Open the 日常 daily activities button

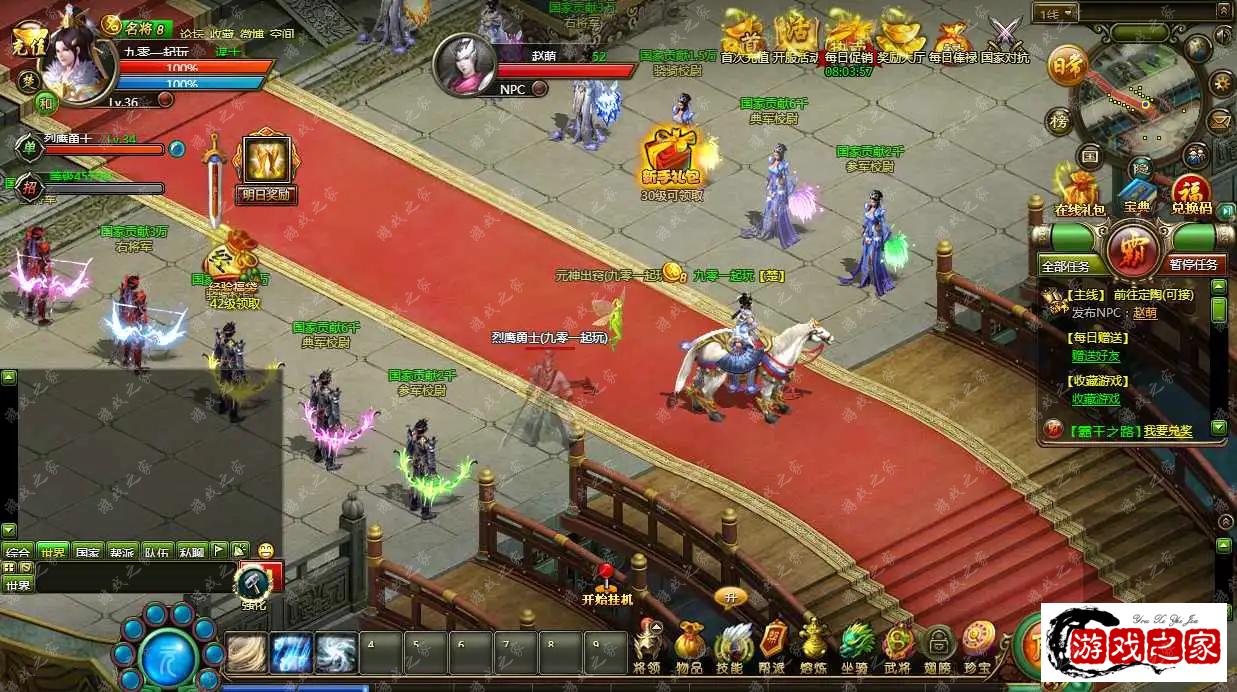click(1067, 67)
